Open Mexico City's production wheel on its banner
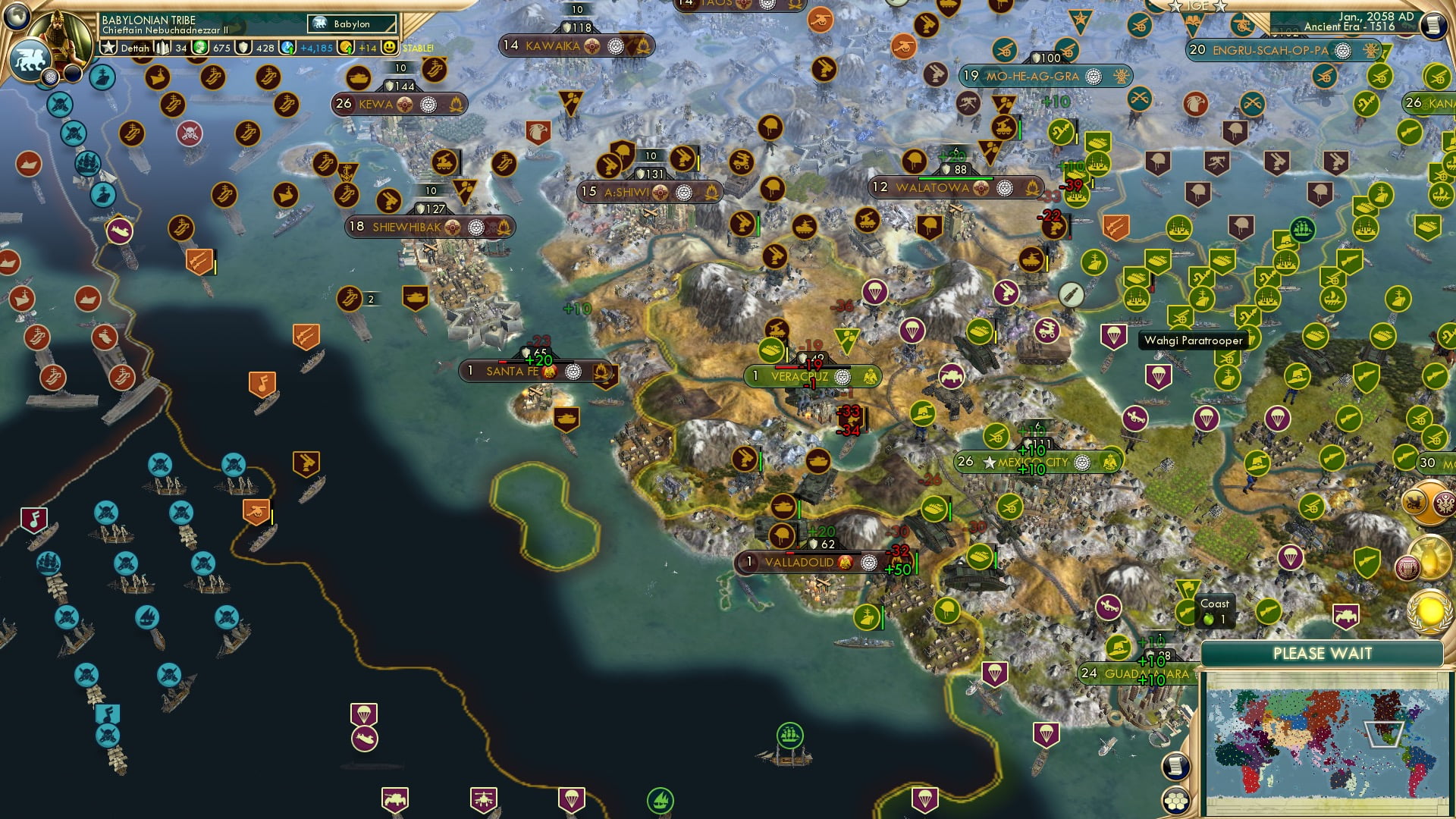This screenshot has width=1456, height=819. tap(1082, 463)
